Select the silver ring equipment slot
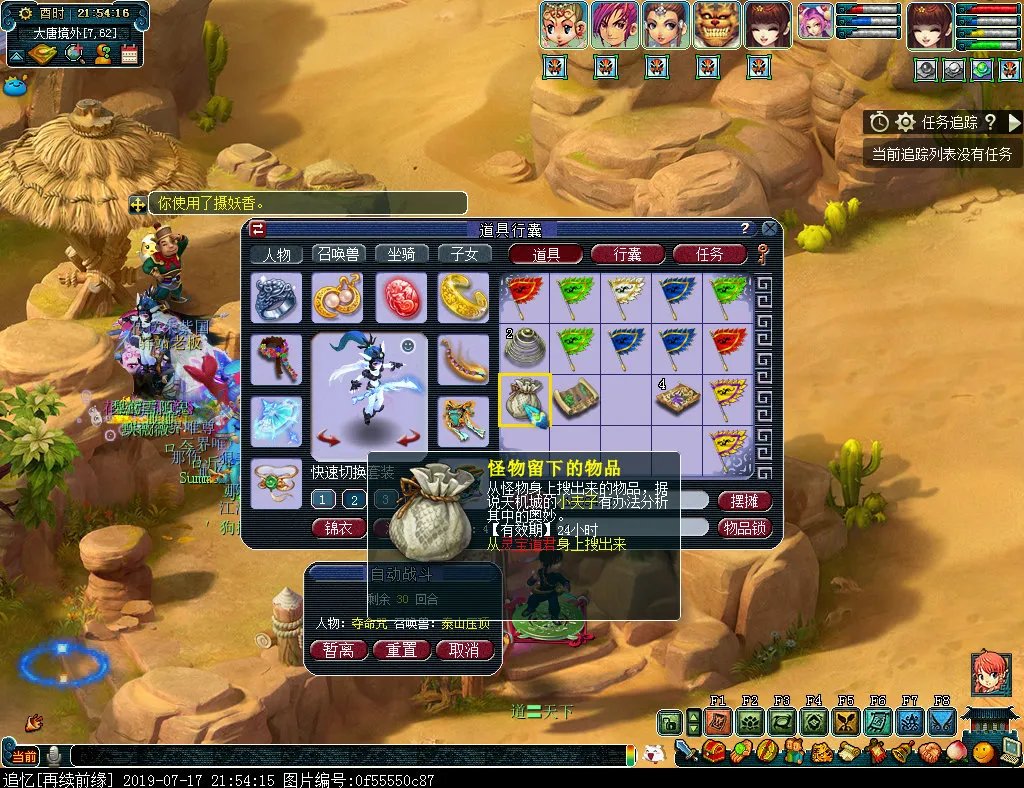Viewport: 1024px width, 788px height. click(x=277, y=298)
